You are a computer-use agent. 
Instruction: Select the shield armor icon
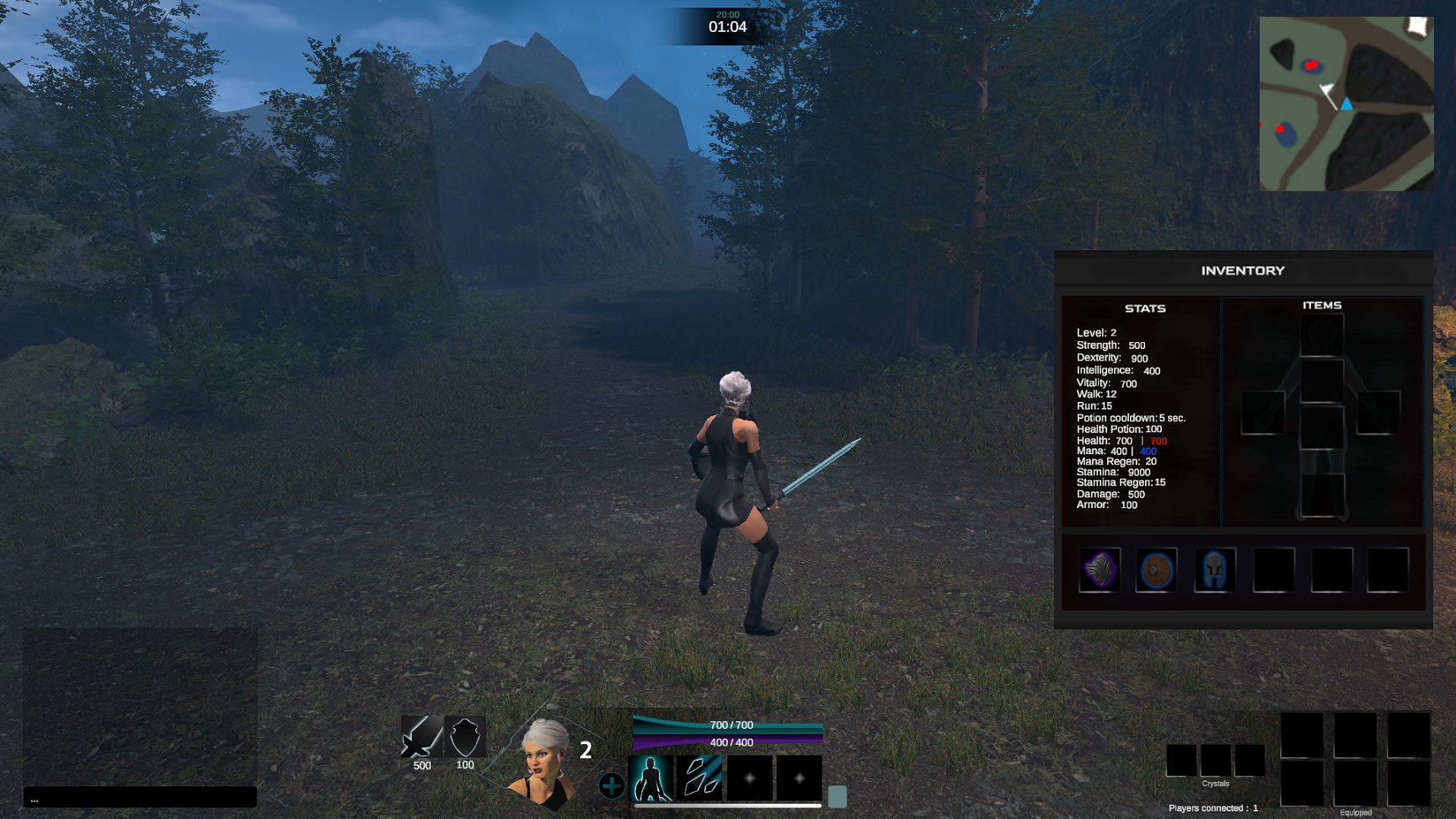click(465, 737)
